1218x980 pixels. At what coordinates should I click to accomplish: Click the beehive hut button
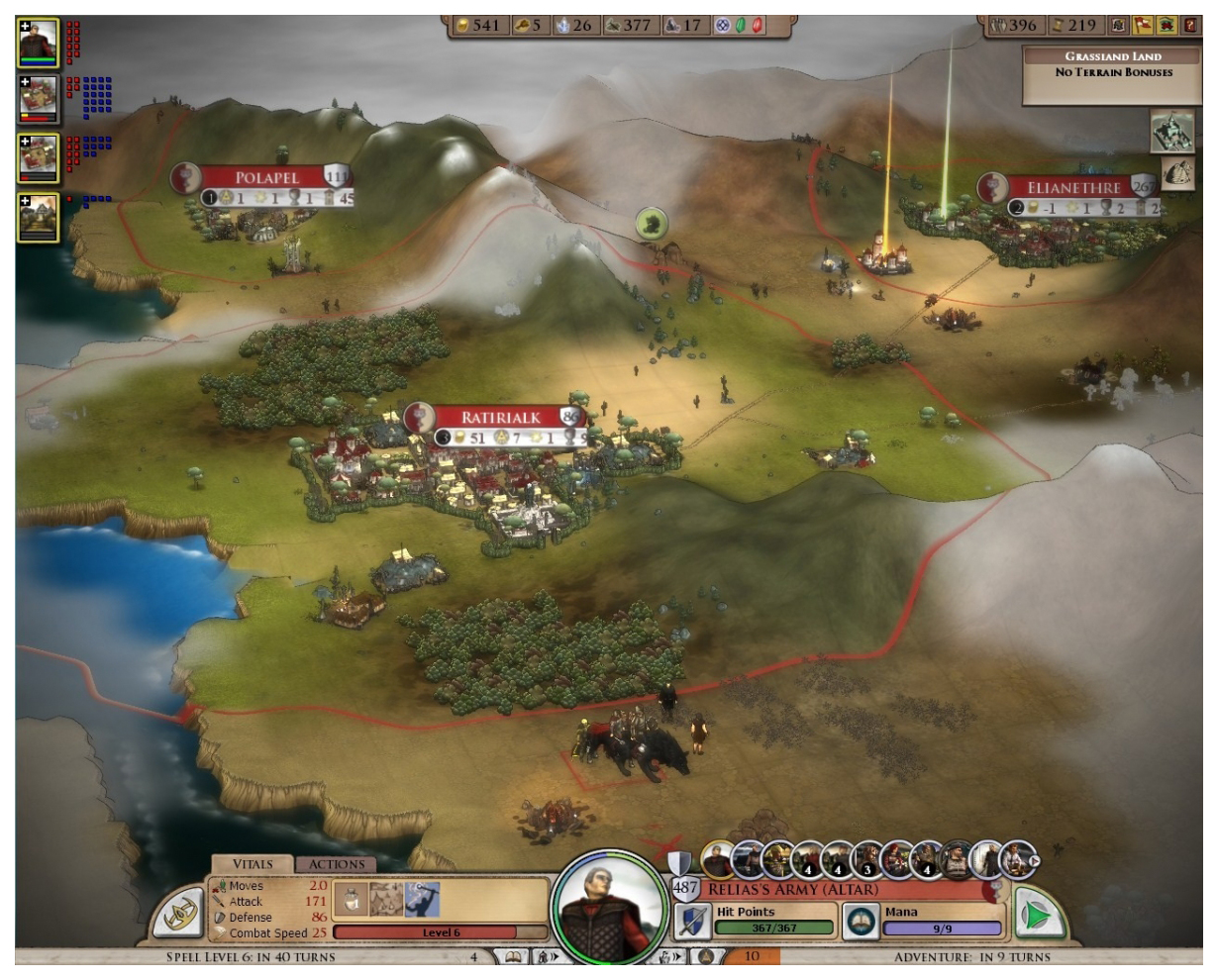point(1176,173)
